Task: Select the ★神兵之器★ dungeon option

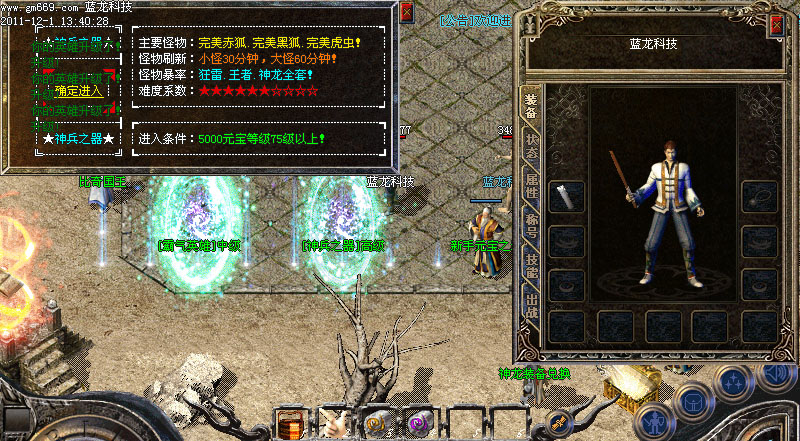Action: pos(79,137)
